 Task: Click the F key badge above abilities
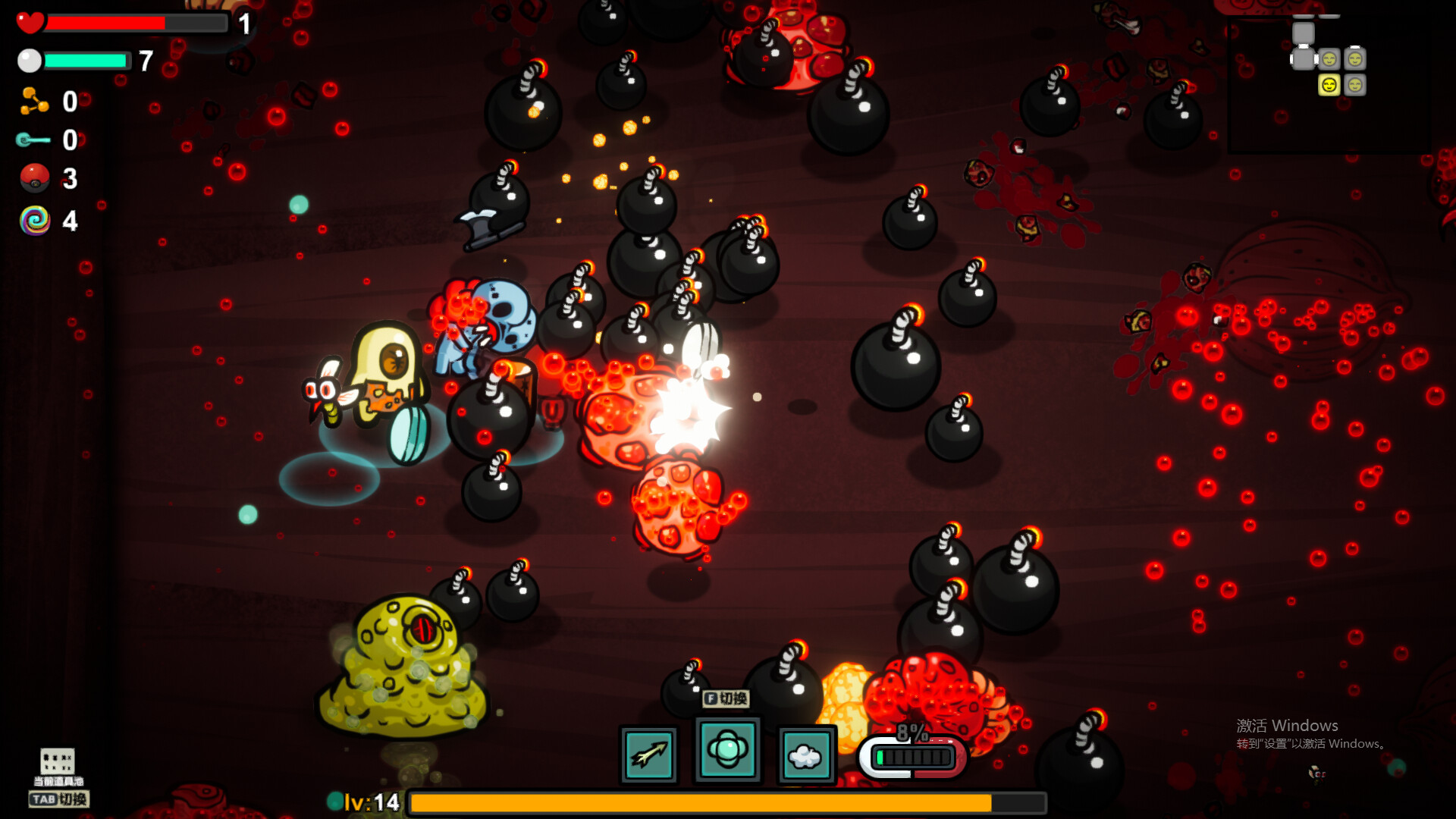710,700
